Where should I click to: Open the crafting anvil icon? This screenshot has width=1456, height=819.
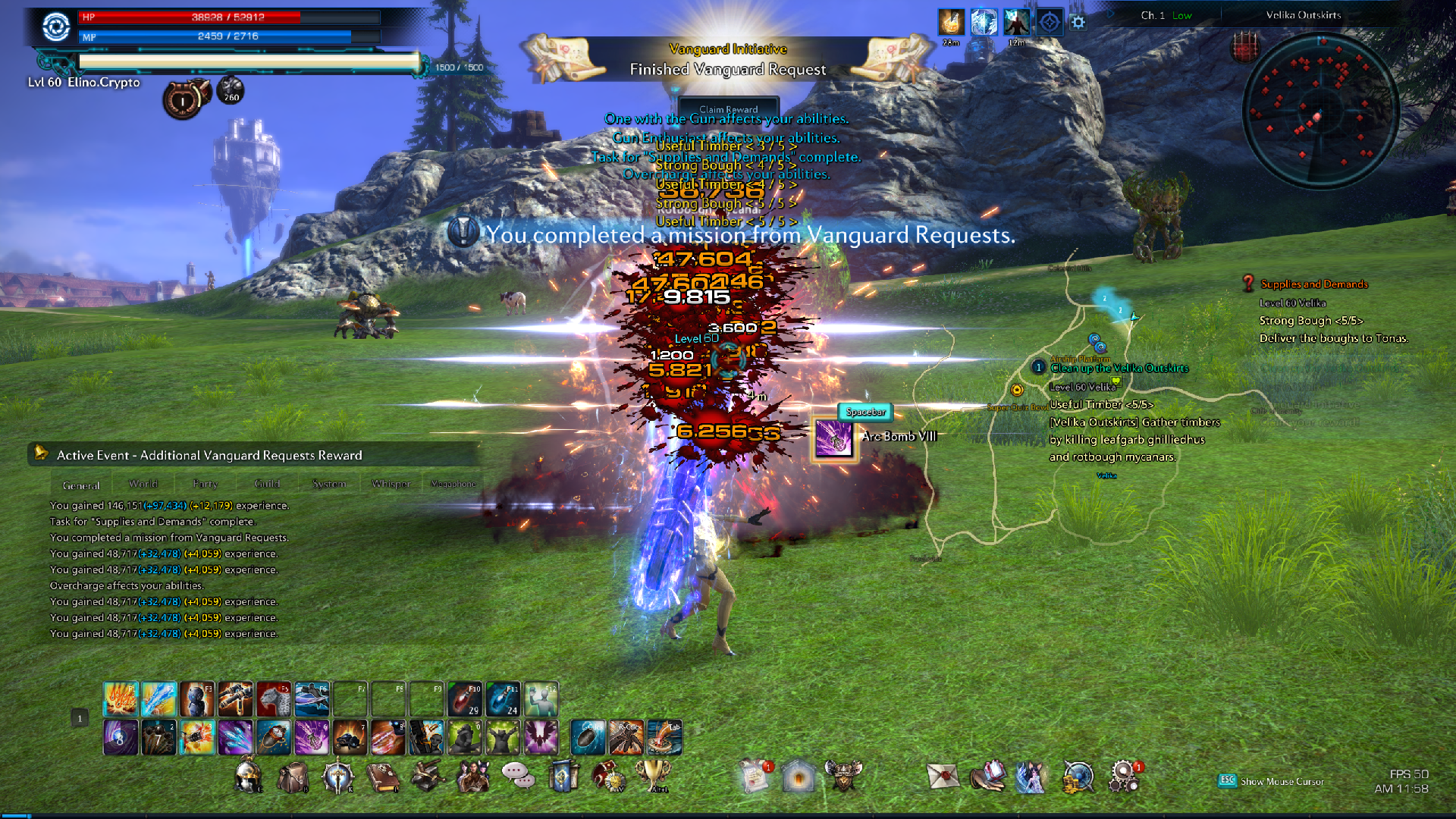point(428,777)
